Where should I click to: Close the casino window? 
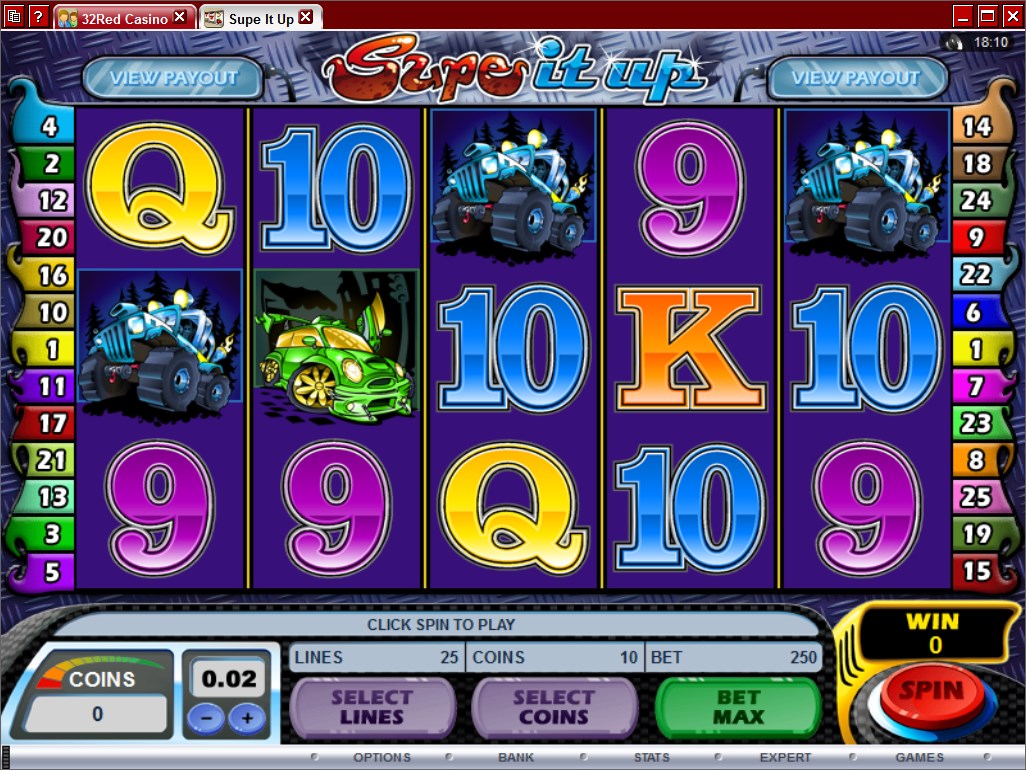point(1010,16)
